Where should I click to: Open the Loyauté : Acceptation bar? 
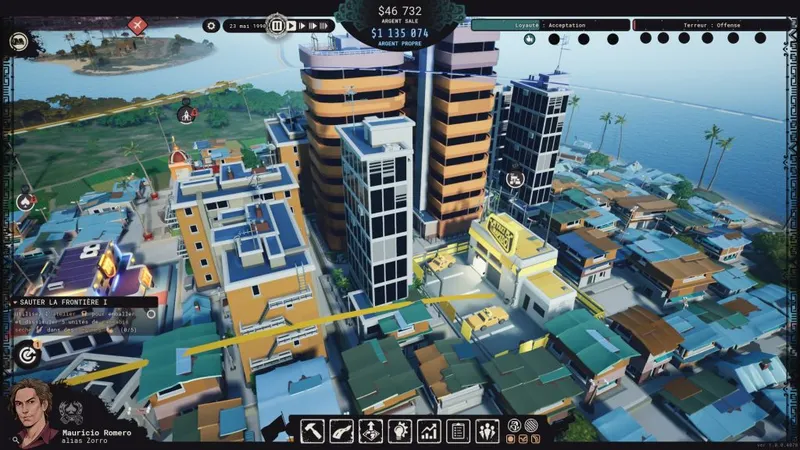tap(551, 25)
